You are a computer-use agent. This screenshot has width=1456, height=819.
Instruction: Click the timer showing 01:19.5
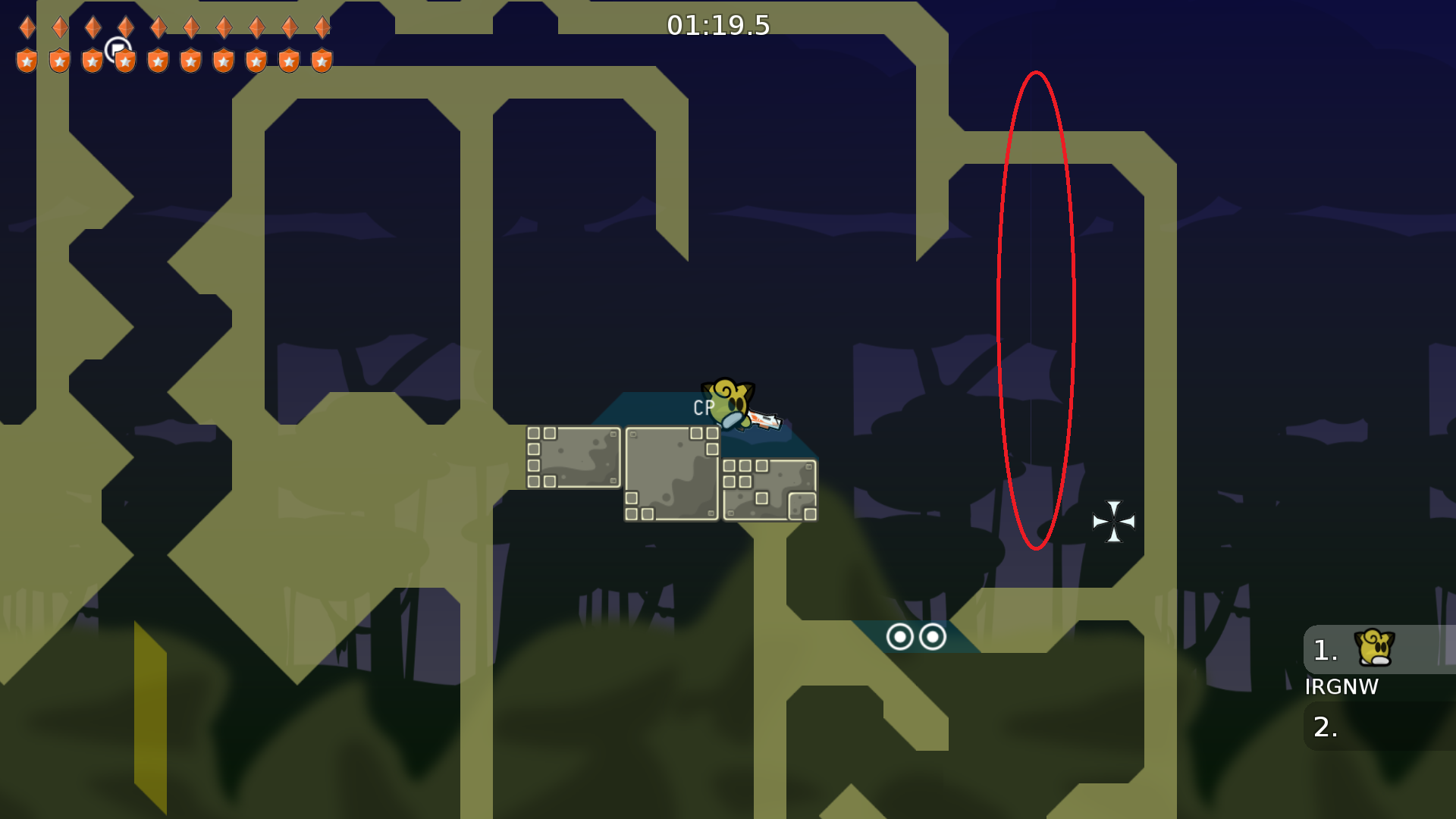[716, 25]
